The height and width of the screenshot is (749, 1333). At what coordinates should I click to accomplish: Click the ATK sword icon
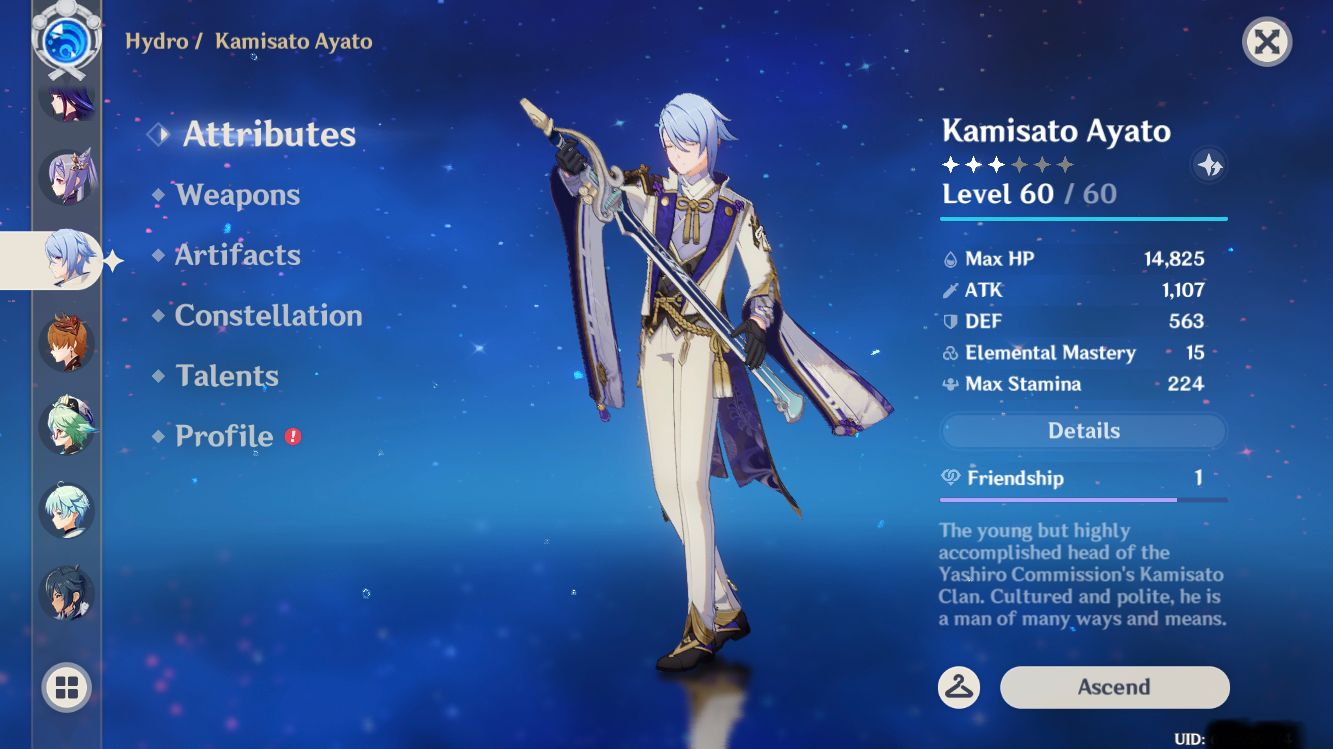coord(951,290)
